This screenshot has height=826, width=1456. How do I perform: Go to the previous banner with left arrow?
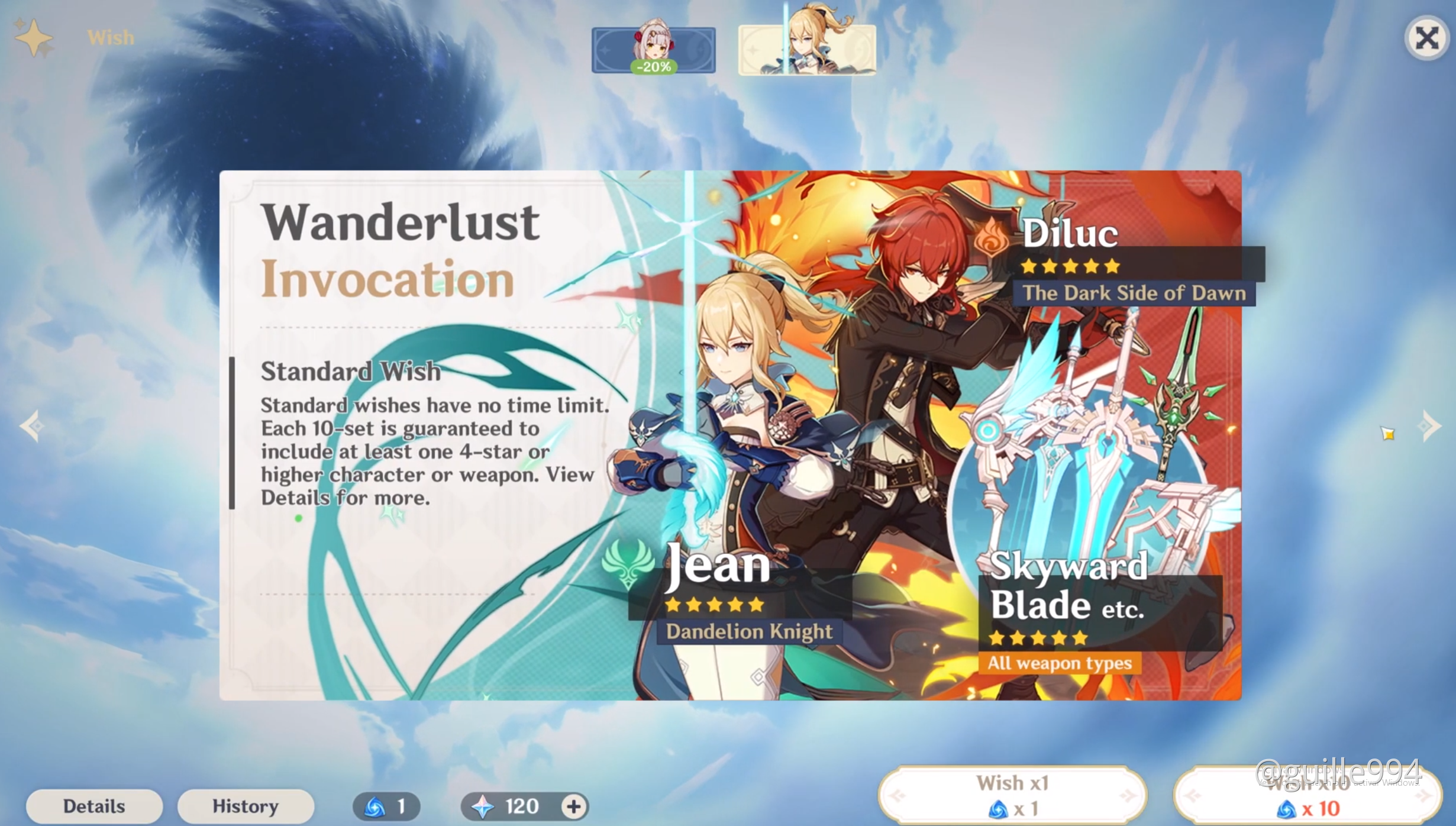[x=31, y=425]
